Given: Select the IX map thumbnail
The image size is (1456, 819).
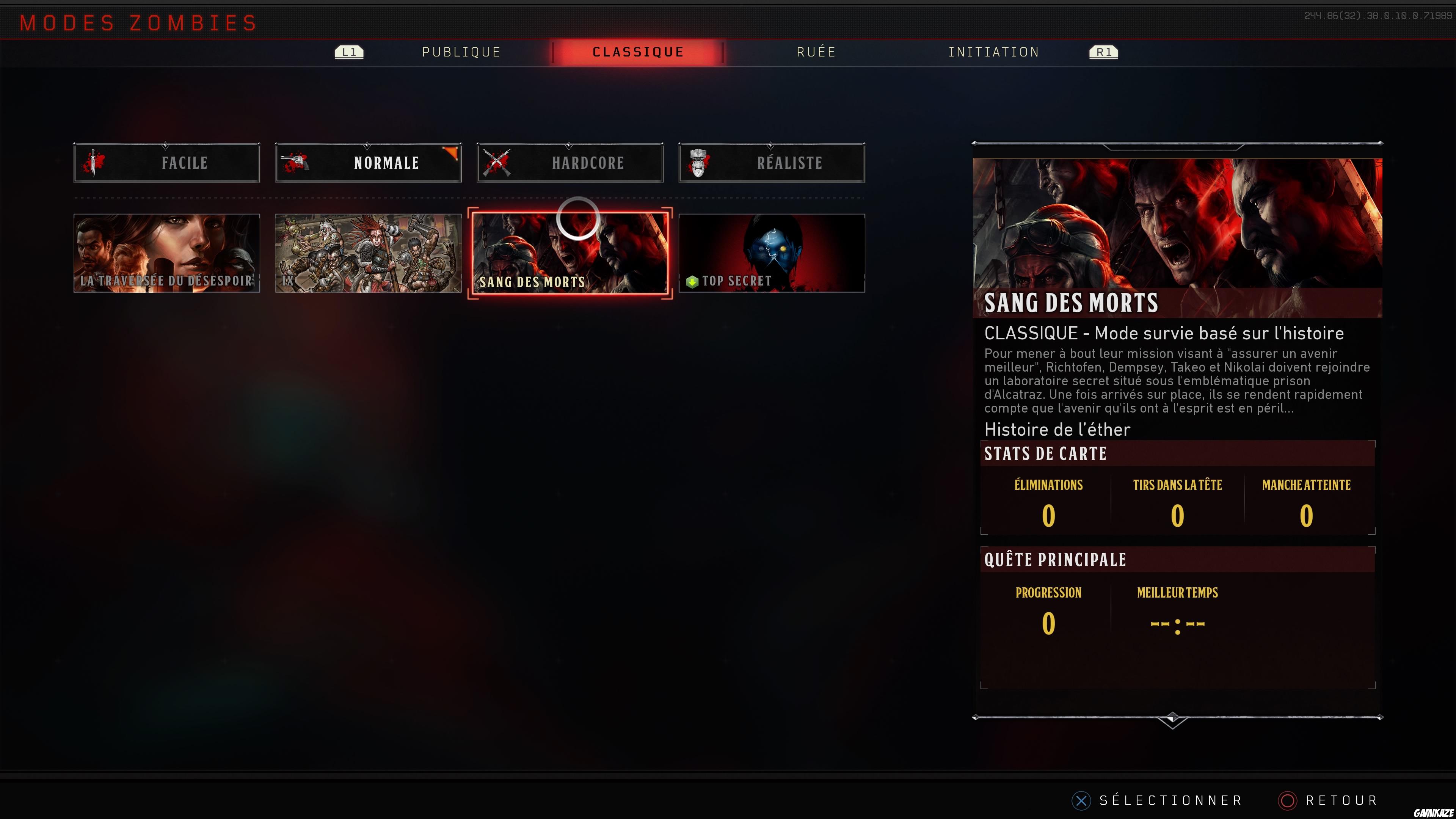Looking at the screenshot, I should pyautogui.click(x=368, y=253).
